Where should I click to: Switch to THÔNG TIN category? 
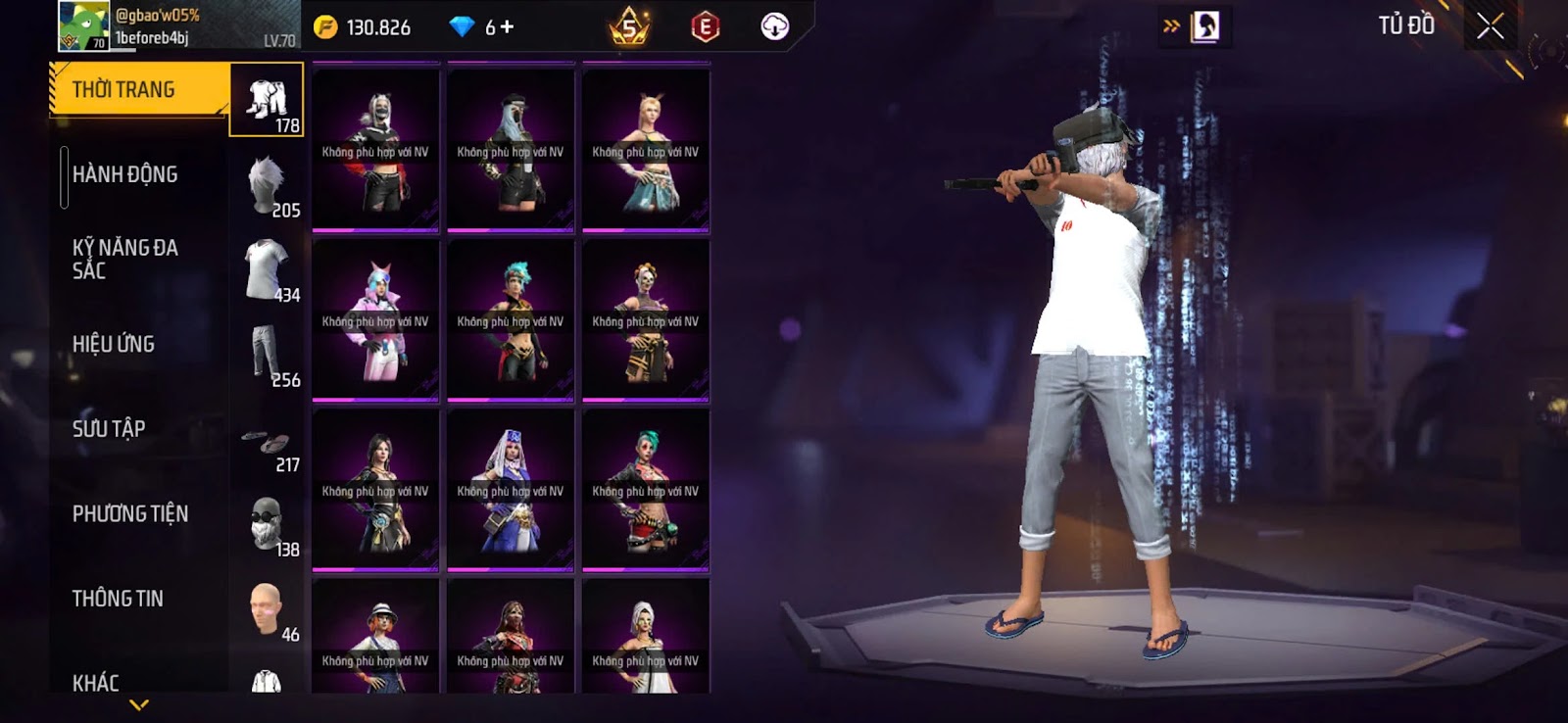pos(118,599)
